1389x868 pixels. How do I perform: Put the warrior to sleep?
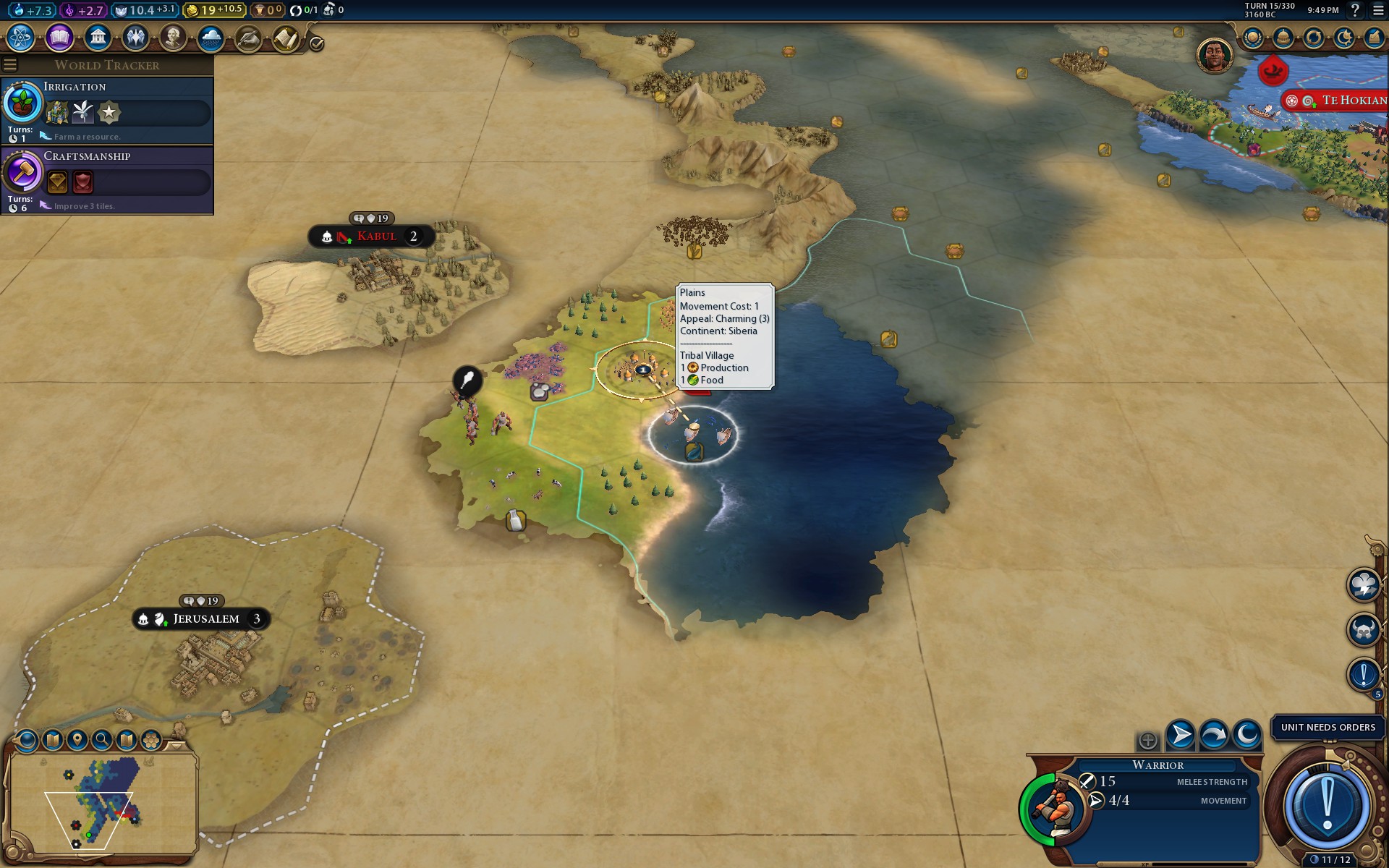(x=1247, y=736)
